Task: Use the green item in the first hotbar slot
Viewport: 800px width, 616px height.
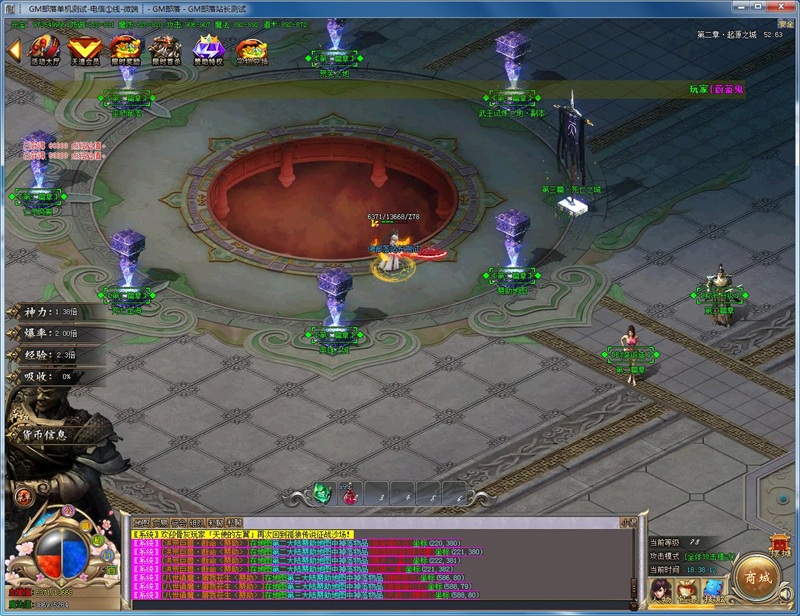Action: pos(322,493)
